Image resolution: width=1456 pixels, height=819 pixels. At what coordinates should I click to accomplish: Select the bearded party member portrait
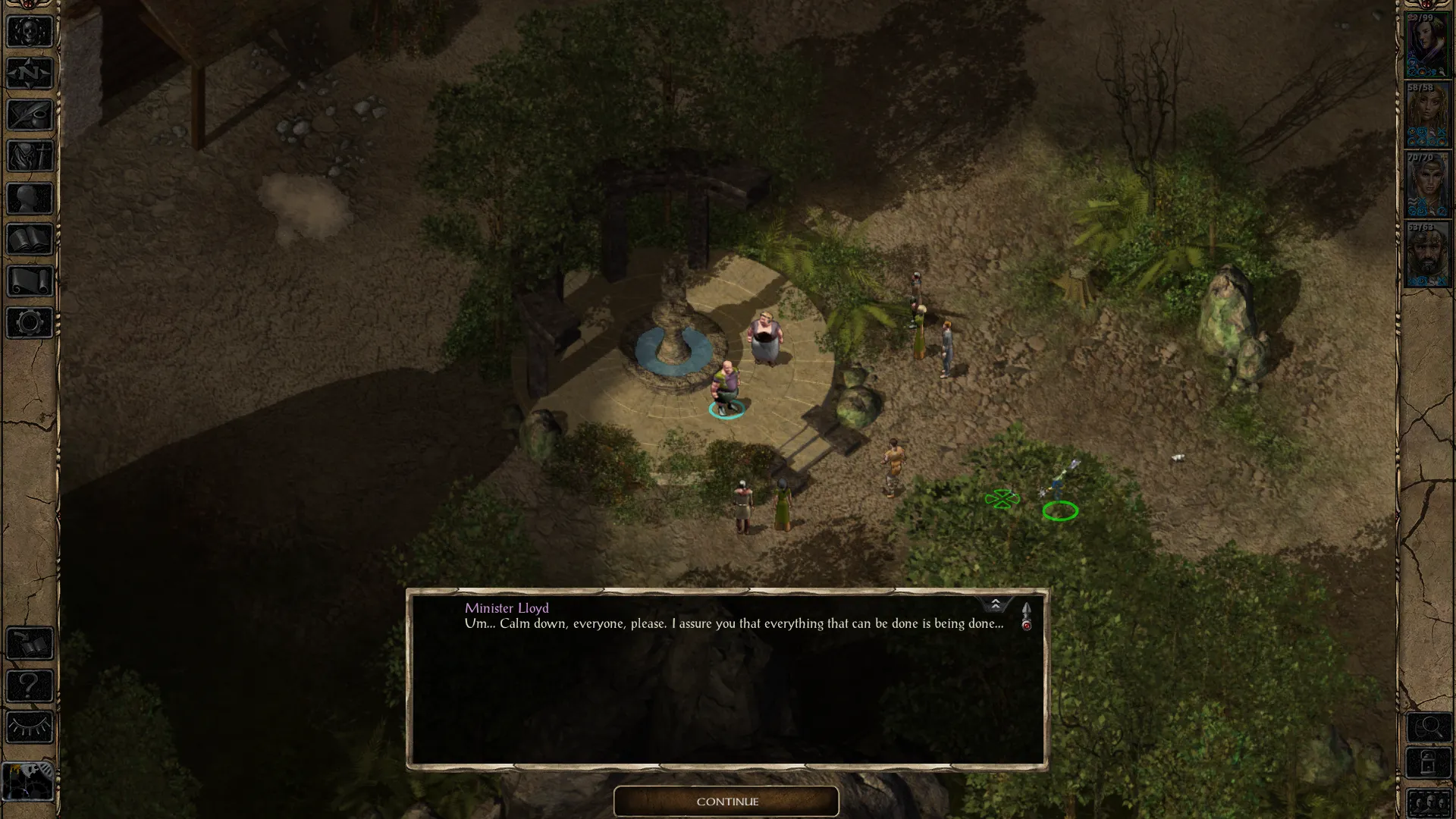tap(1427, 255)
